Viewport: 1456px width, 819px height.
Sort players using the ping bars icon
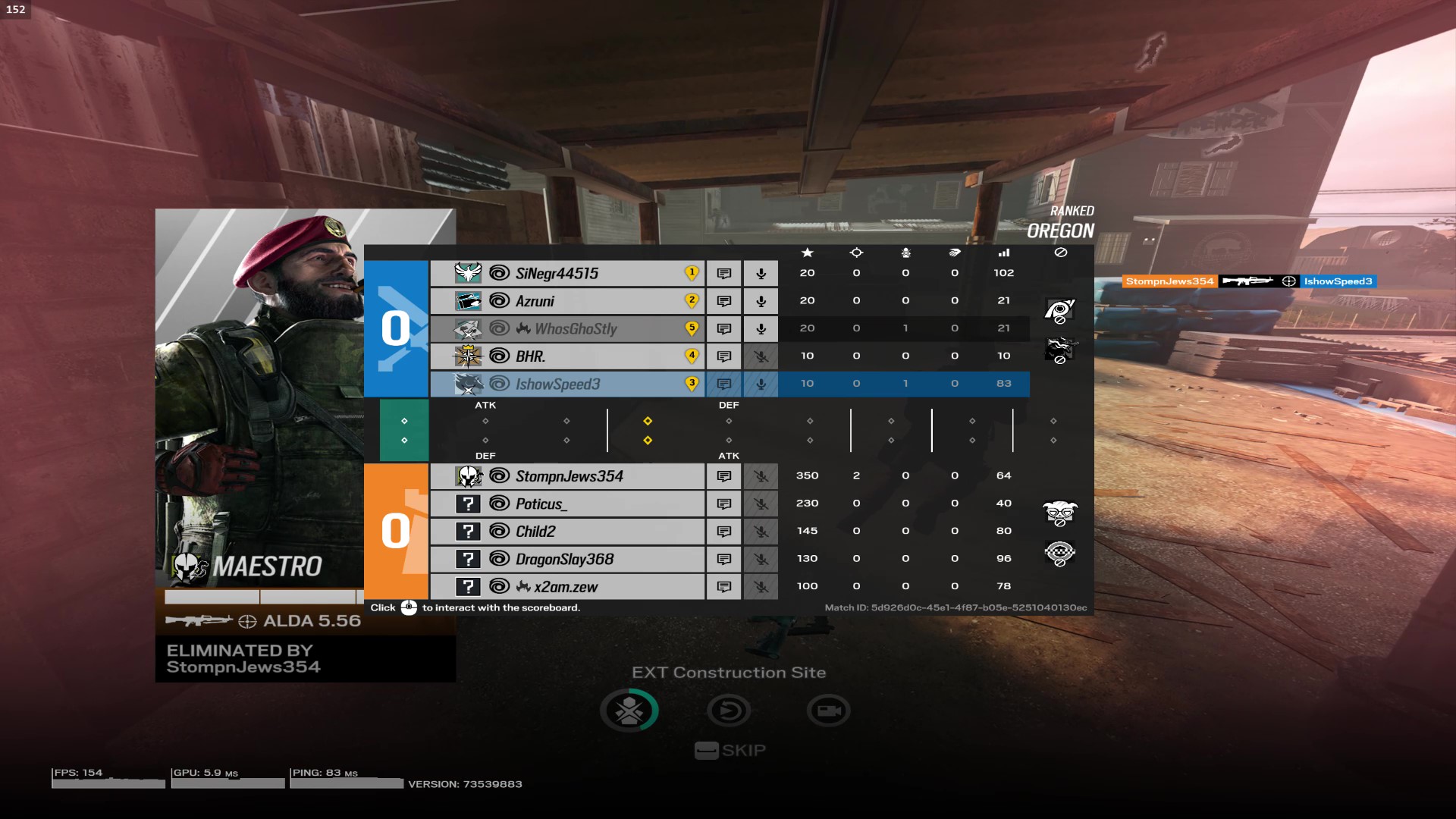[1003, 253]
